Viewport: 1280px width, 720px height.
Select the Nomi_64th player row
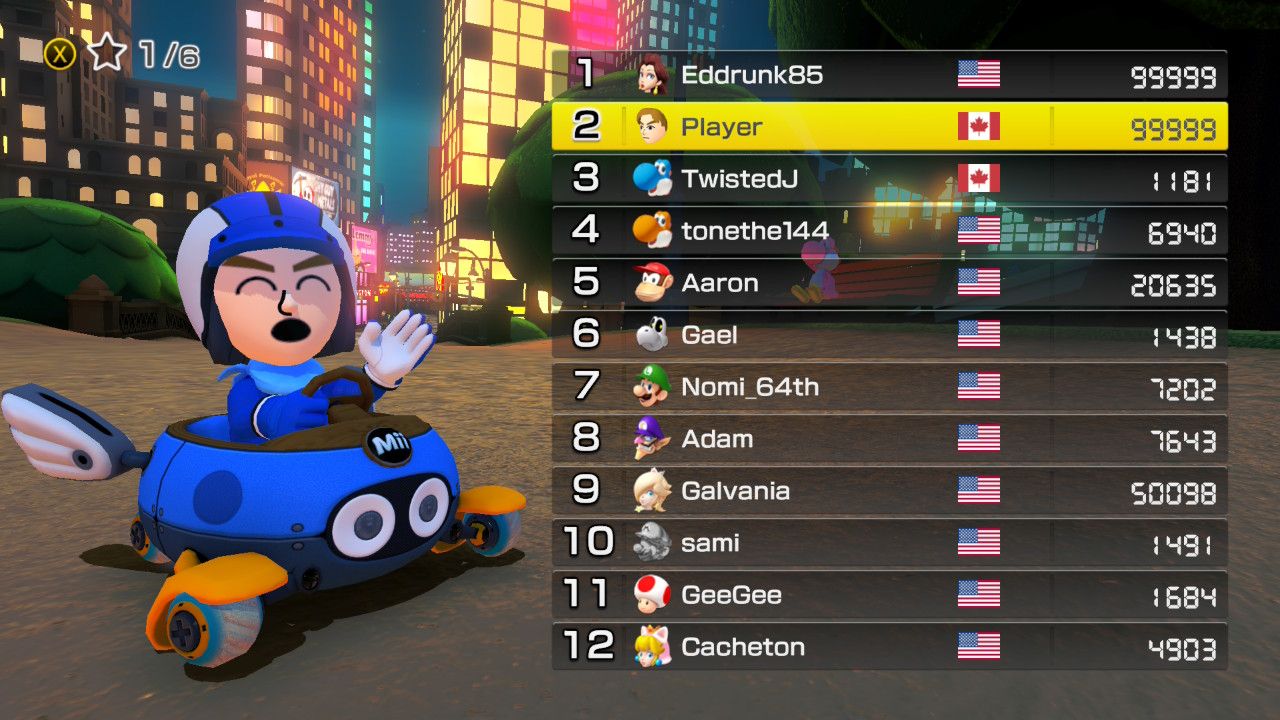[890, 387]
